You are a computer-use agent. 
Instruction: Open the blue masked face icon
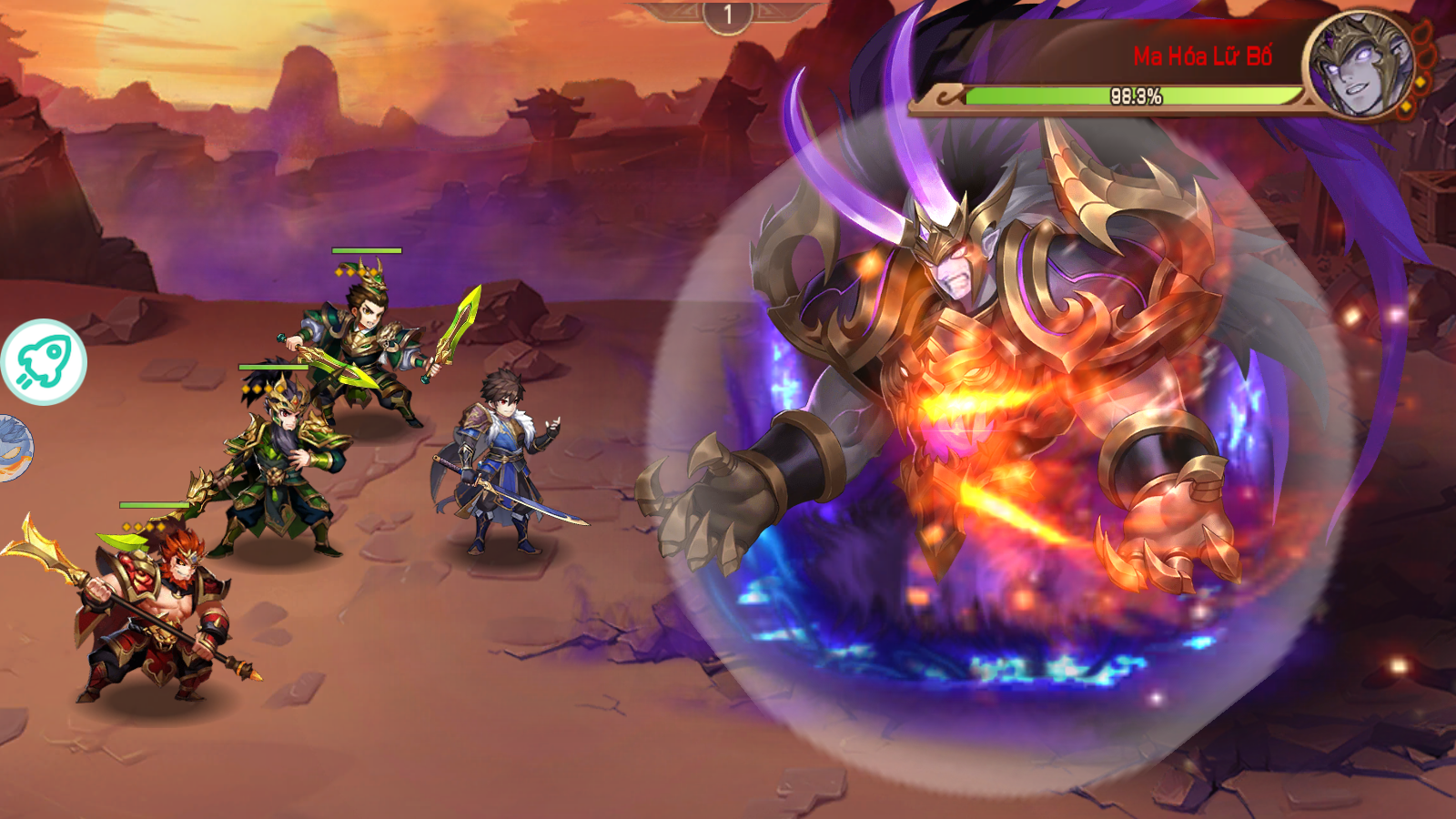click(15, 448)
